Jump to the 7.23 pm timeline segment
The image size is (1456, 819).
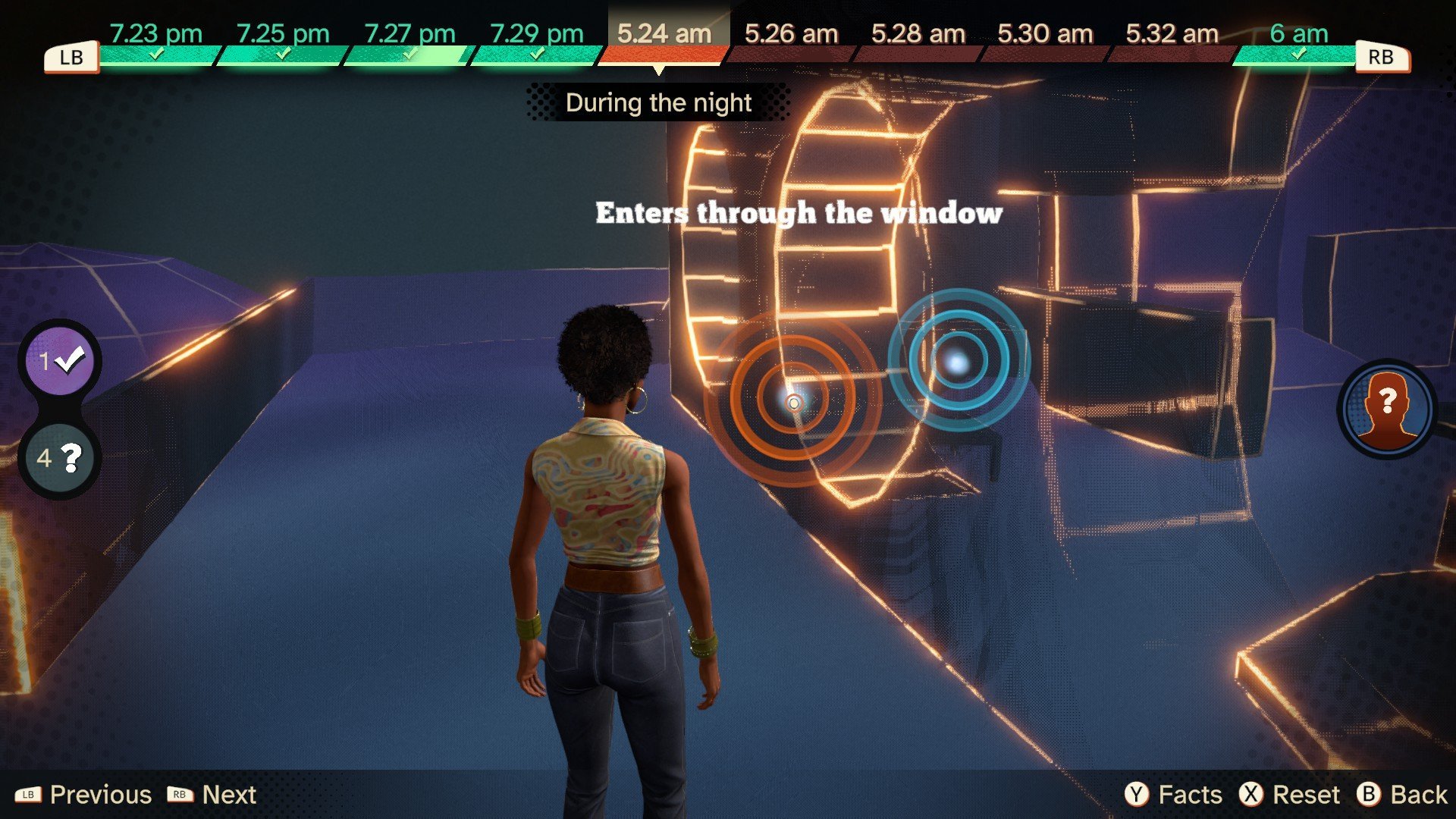click(x=156, y=42)
